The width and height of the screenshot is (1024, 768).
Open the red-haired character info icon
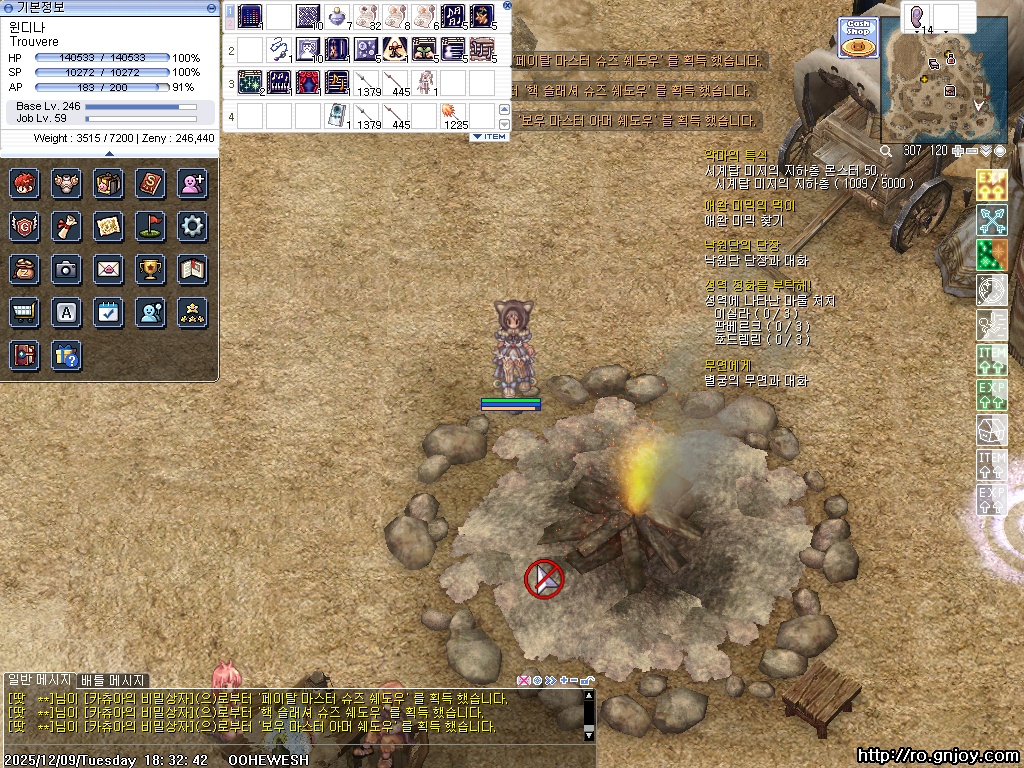click(x=24, y=183)
